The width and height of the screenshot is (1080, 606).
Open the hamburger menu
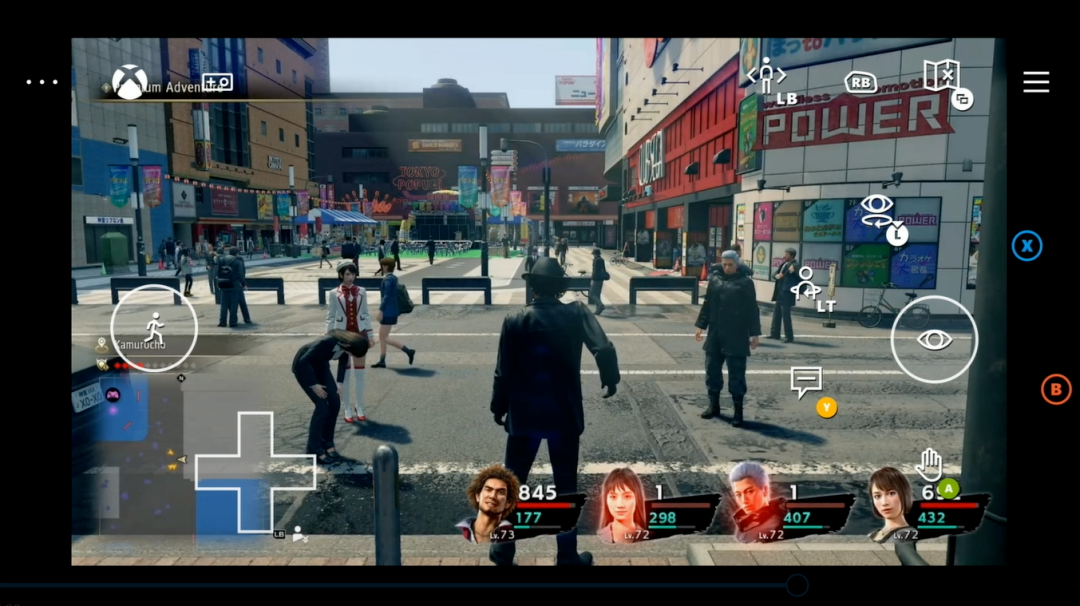click(x=1036, y=82)
